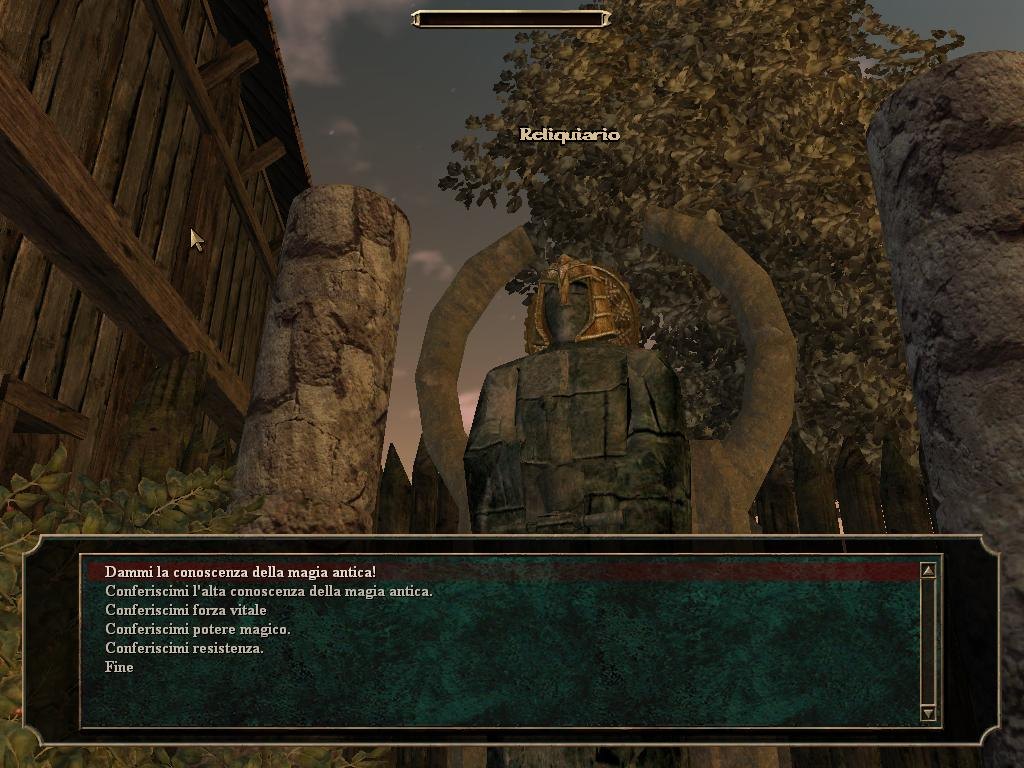
Task: Choose "Conferiscimi potere magico." reply
Action: click(x=198, y=629)
